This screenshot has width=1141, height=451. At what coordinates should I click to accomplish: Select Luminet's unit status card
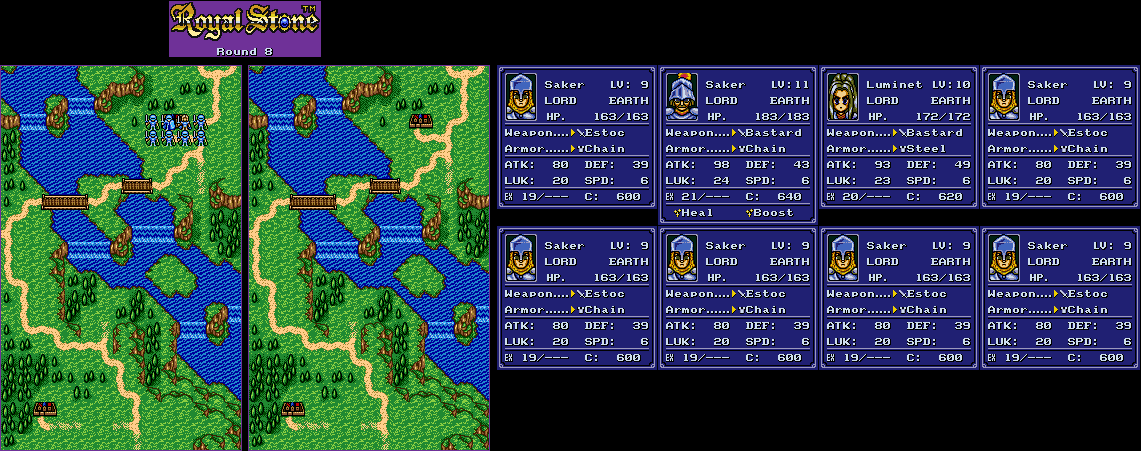(900, 137)
